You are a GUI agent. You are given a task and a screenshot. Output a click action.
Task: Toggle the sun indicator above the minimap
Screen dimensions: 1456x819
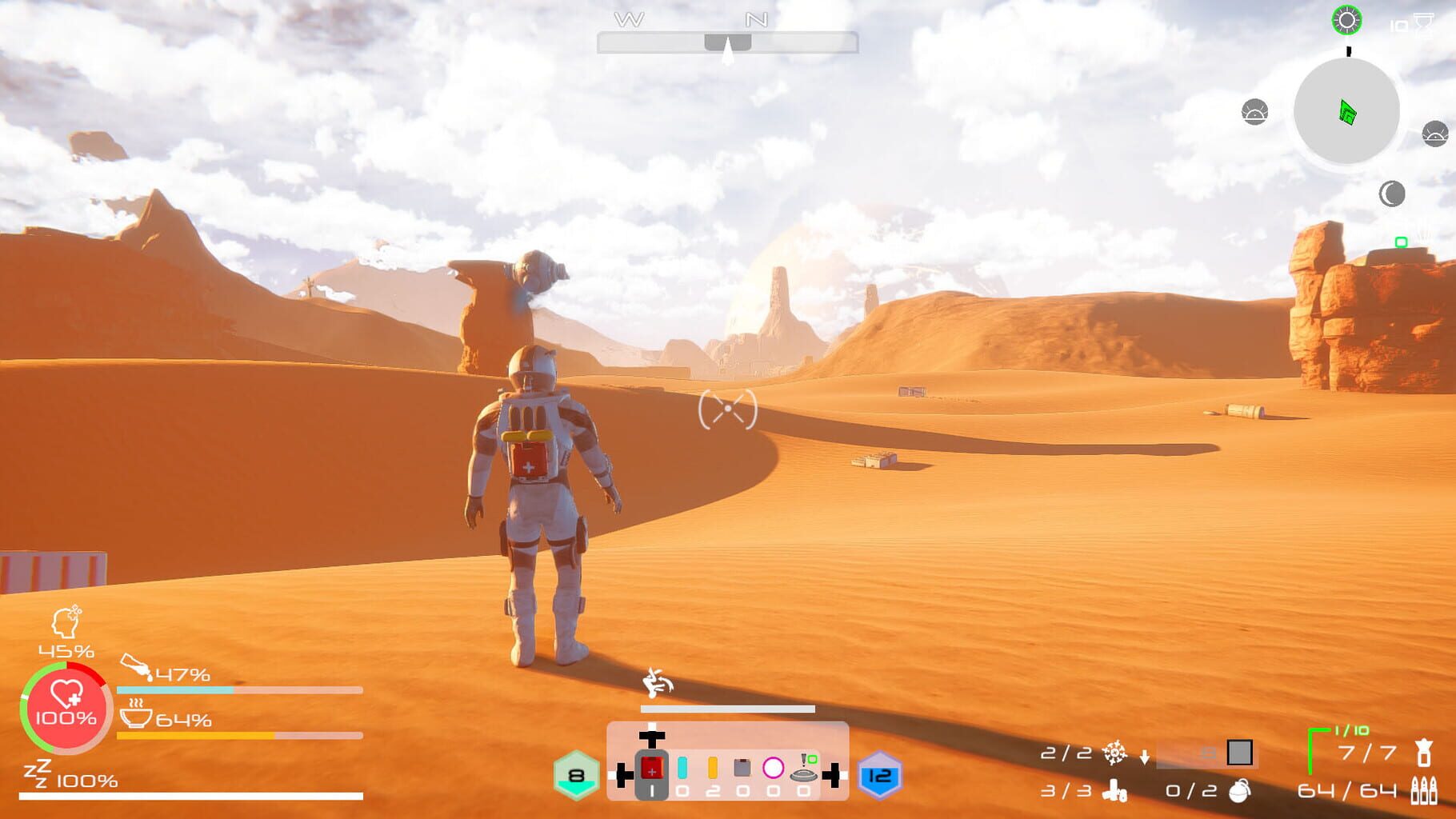point(1348,22)
